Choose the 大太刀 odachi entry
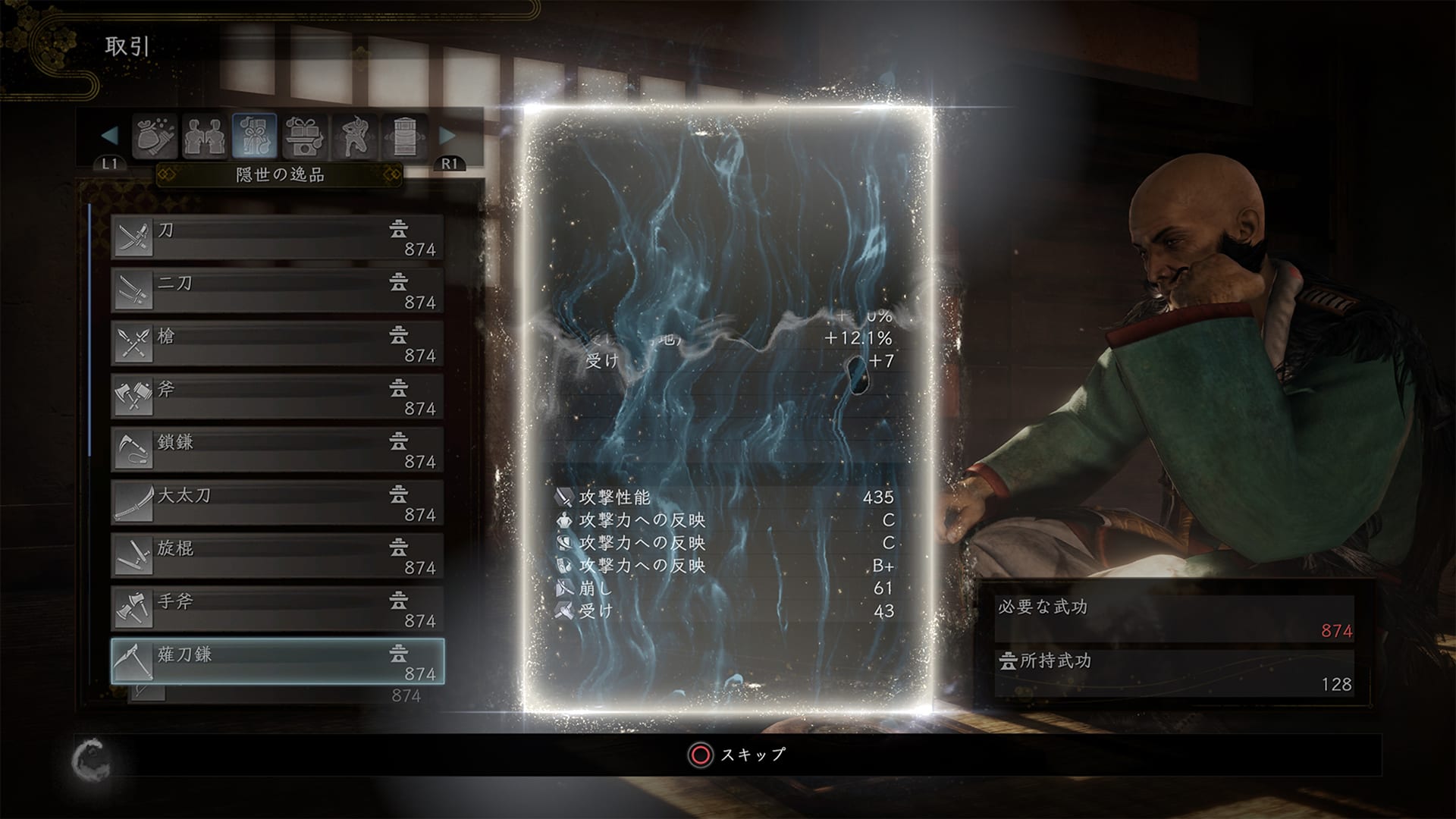Viewport: 1456px width, 819px height. pos(278,503)
